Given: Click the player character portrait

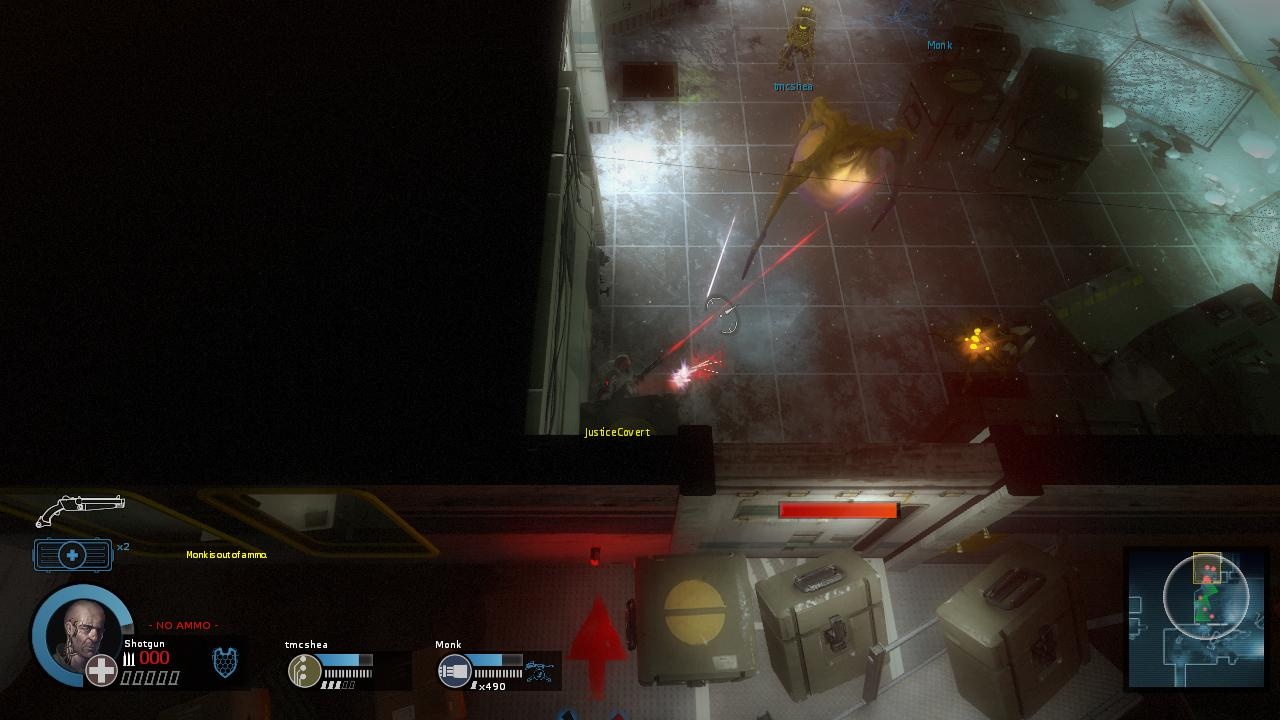Looking at the screenshot, I should pos(82,630).
